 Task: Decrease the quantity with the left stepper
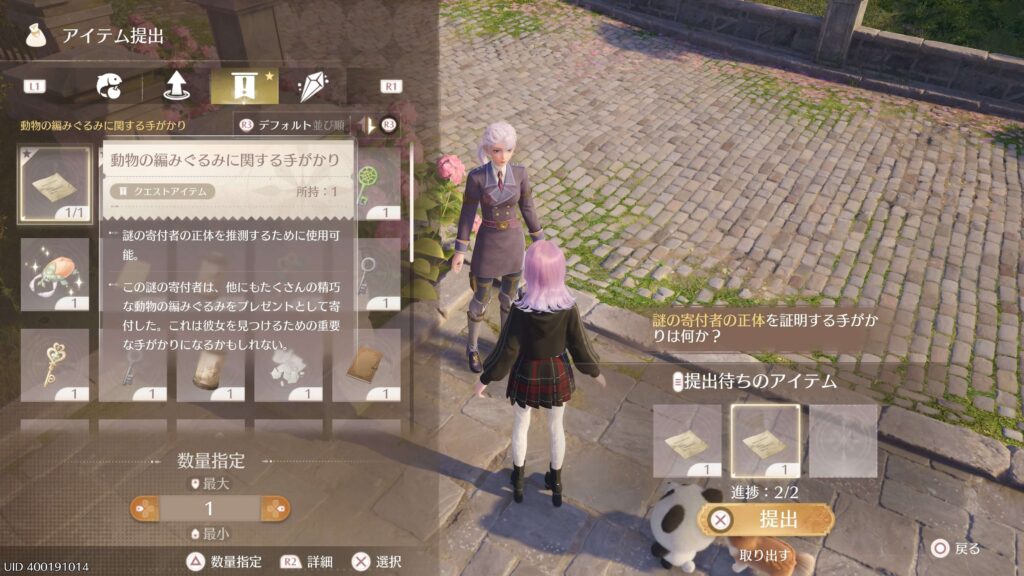[x=146, y=509]
